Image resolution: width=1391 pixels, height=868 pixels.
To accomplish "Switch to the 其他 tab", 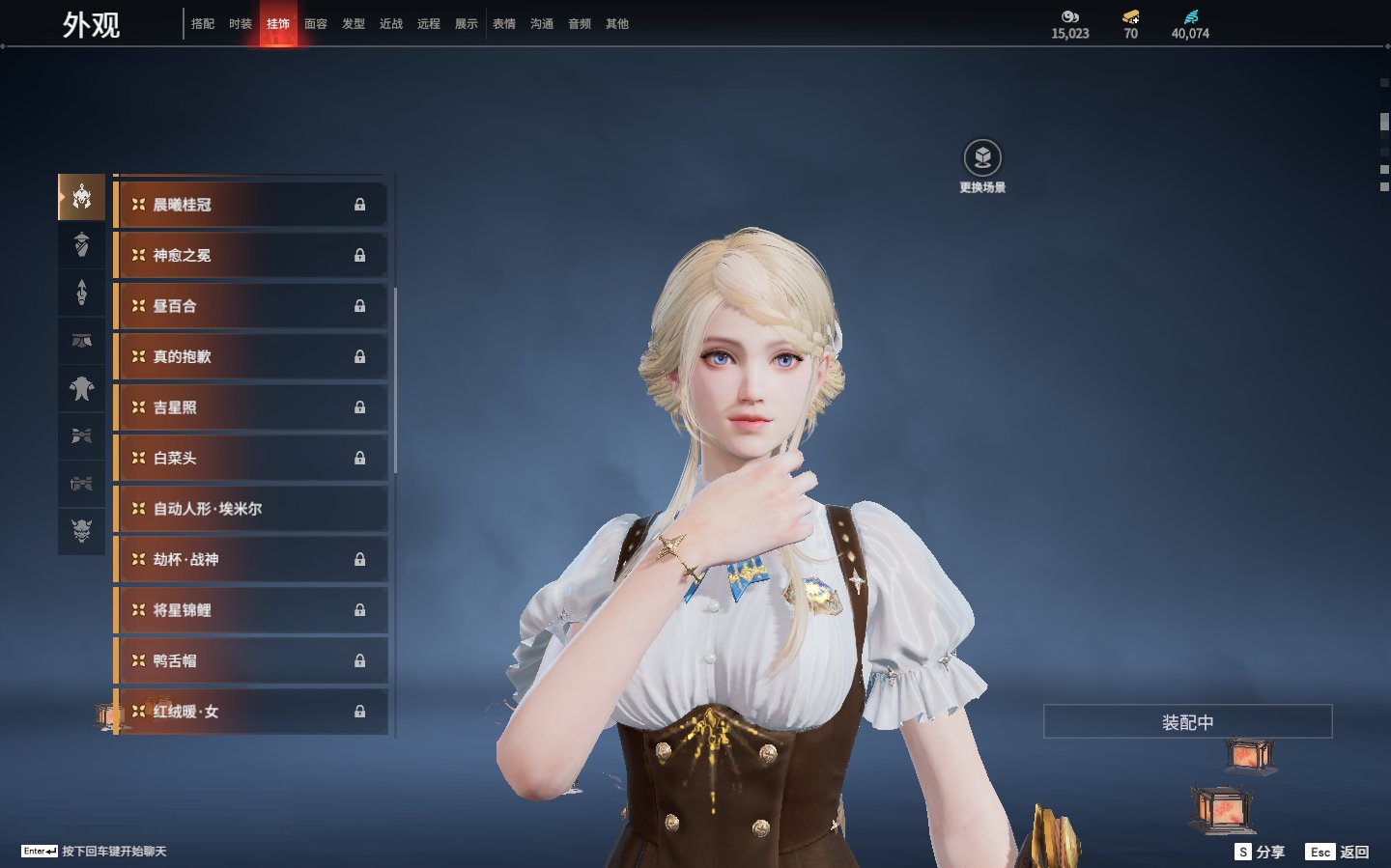I will [617, 24].
